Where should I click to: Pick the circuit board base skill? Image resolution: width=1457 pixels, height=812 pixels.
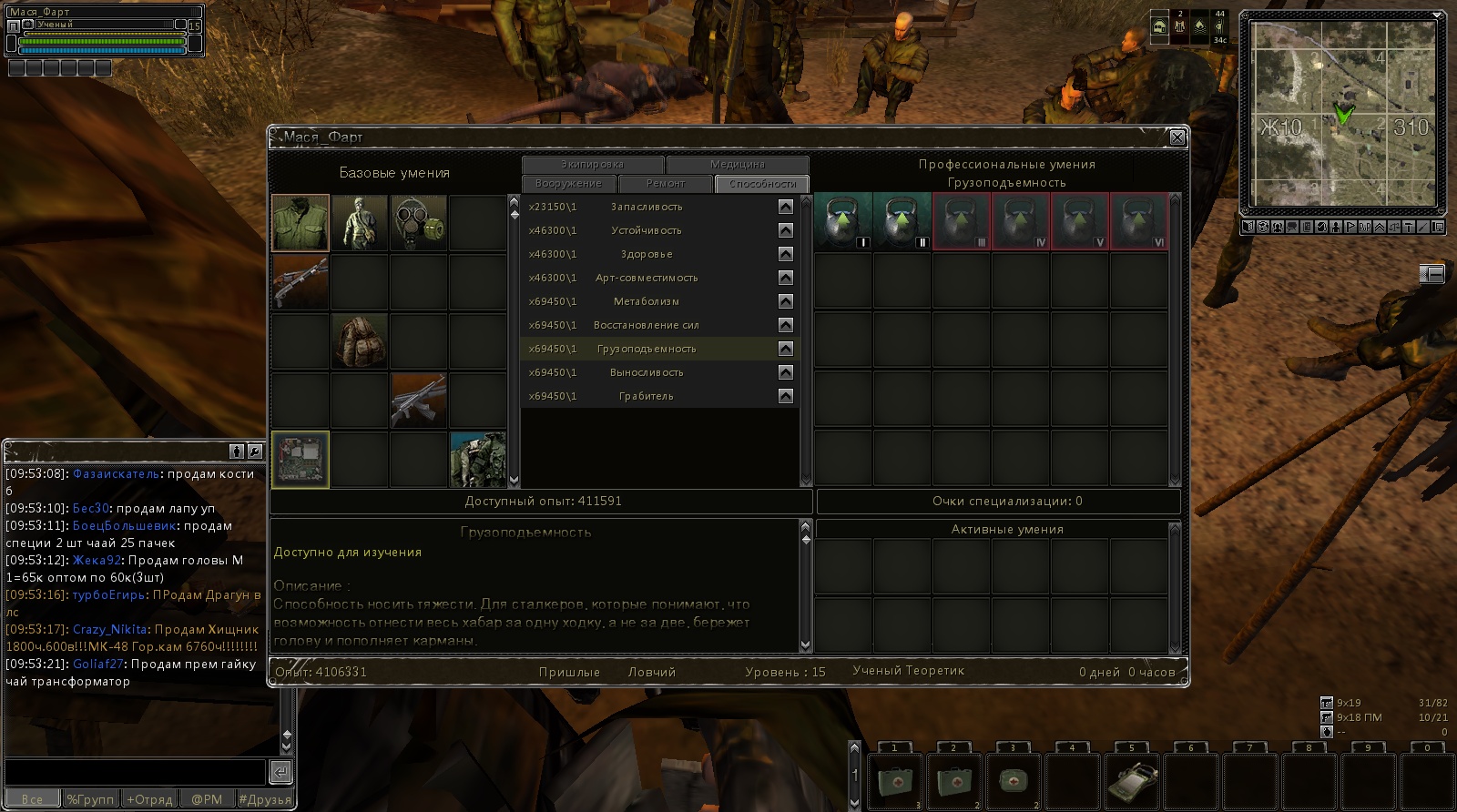(x=301, y=459)
